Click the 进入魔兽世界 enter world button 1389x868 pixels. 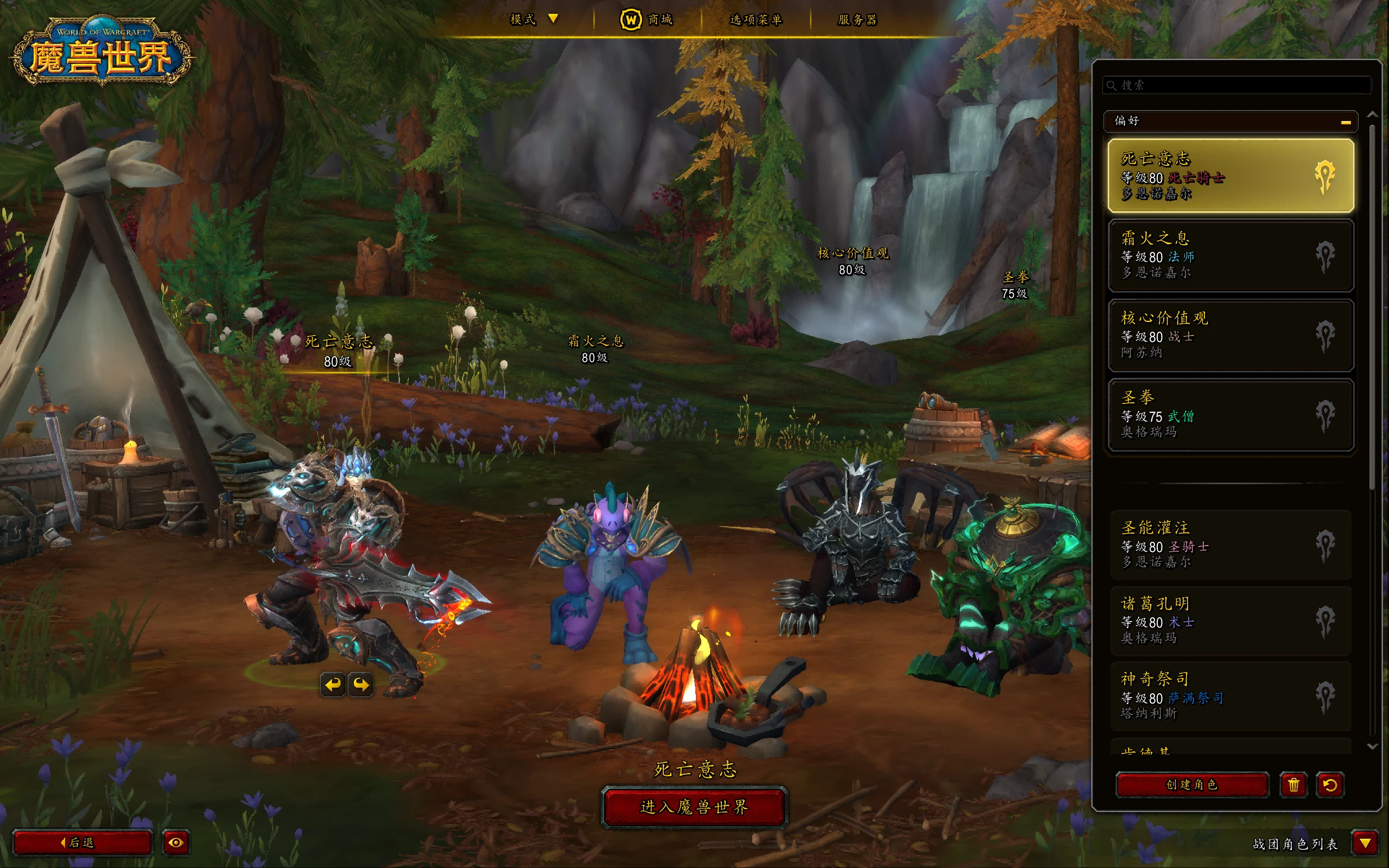click(694, 807)
